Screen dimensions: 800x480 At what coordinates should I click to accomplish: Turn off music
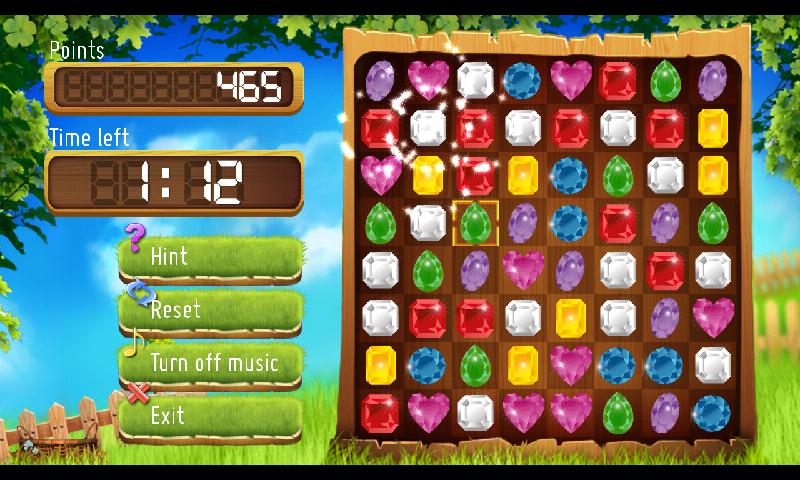click(212, 363)
